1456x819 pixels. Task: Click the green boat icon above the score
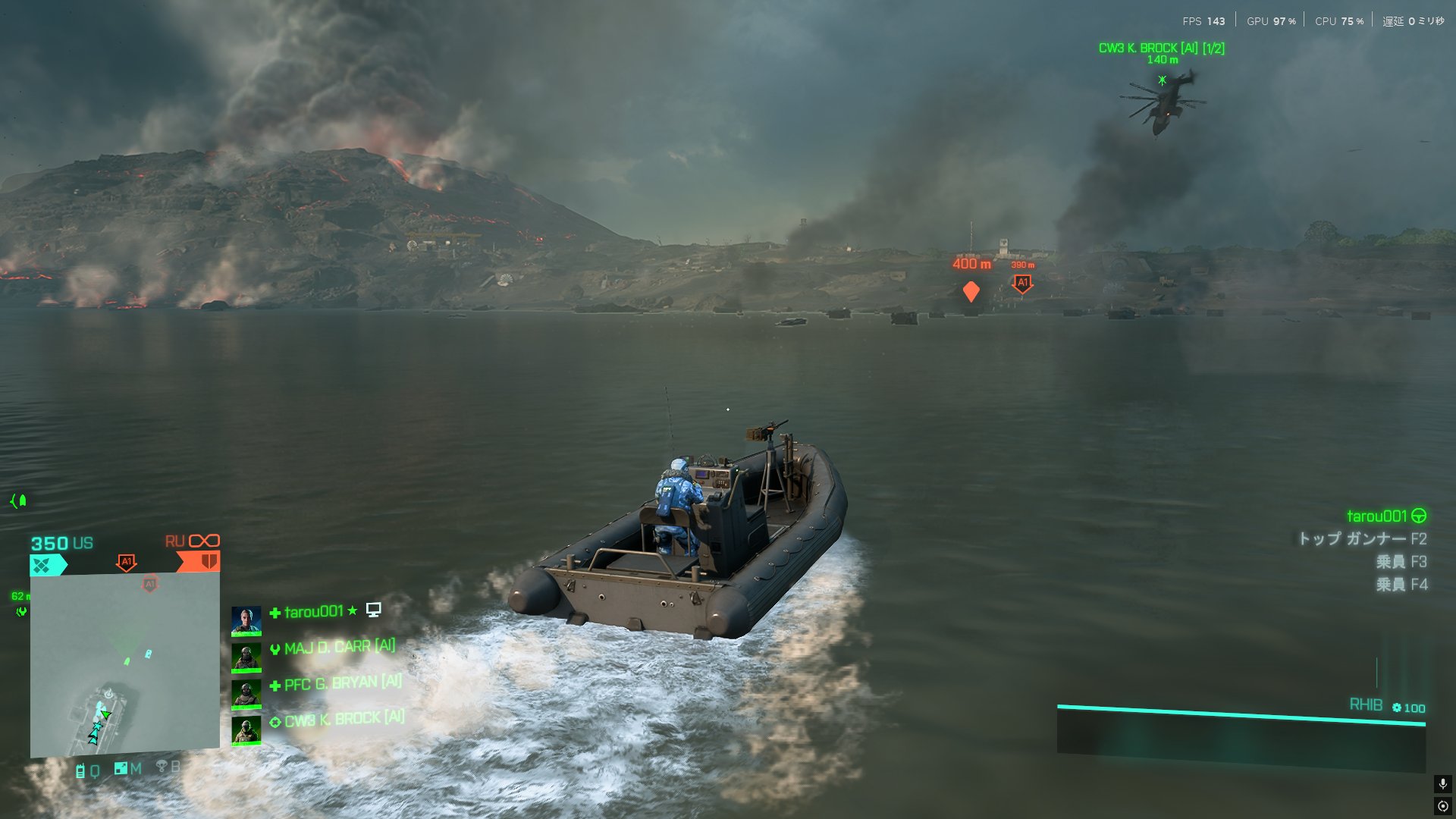pyautogui.click(x=19, y=500)
